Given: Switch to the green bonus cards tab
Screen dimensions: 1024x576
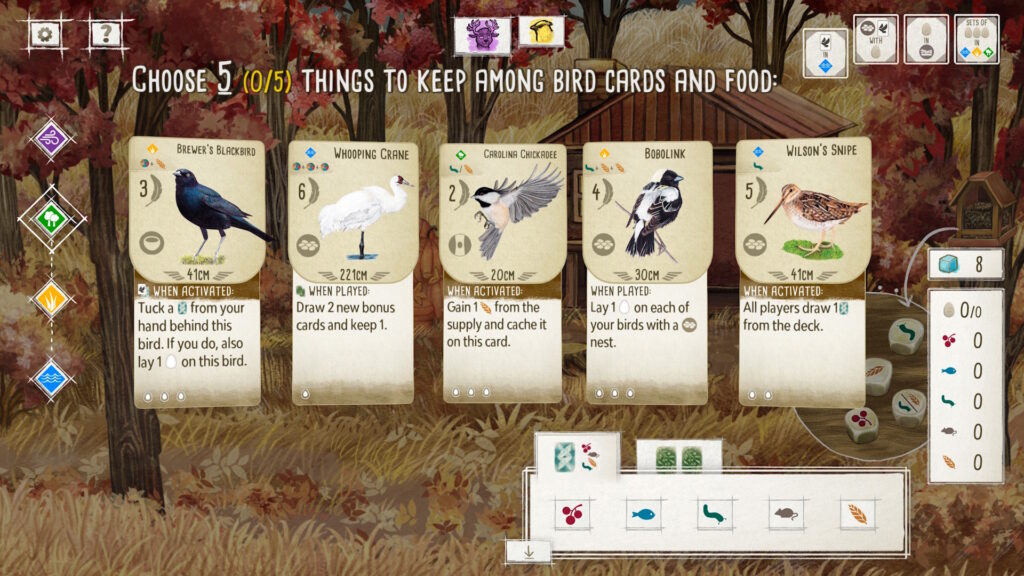Looking at the screenshot, I should tap(679, 459).
